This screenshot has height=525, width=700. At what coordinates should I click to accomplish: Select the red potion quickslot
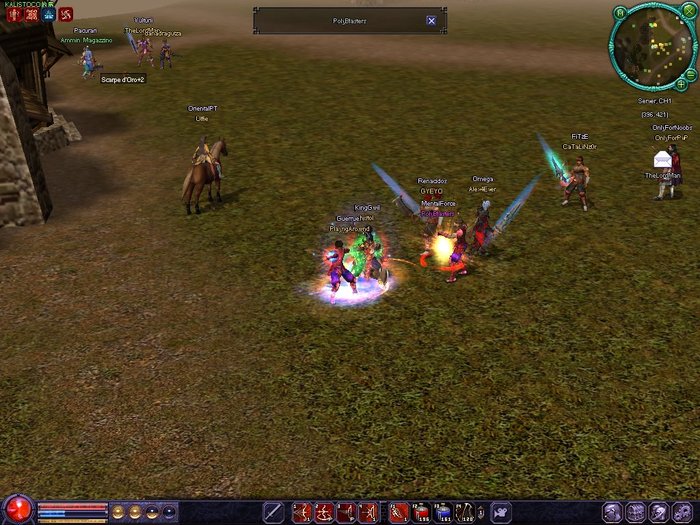[x=421, y=512]
